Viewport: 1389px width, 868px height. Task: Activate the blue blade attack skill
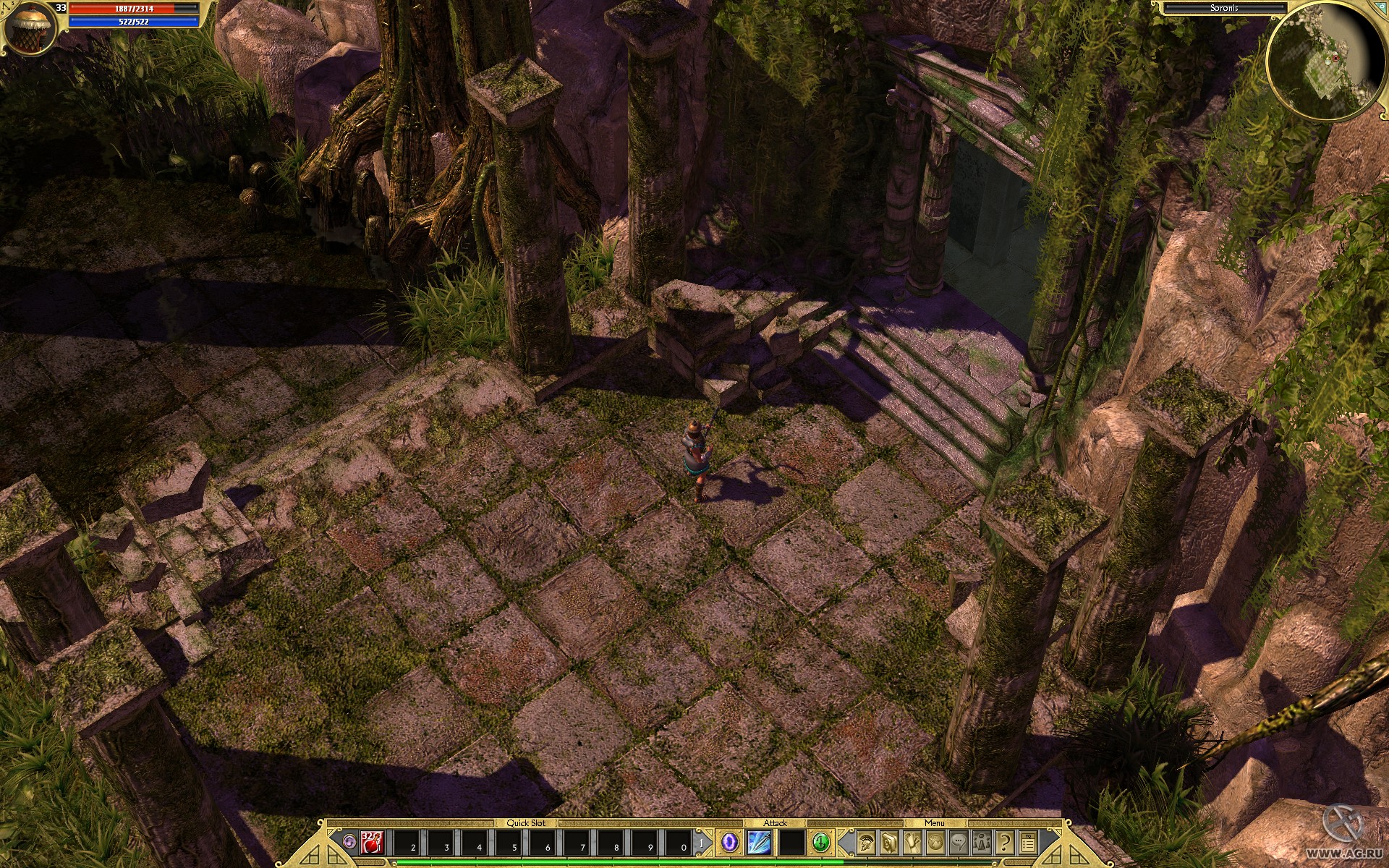click(x=761, y=843)
